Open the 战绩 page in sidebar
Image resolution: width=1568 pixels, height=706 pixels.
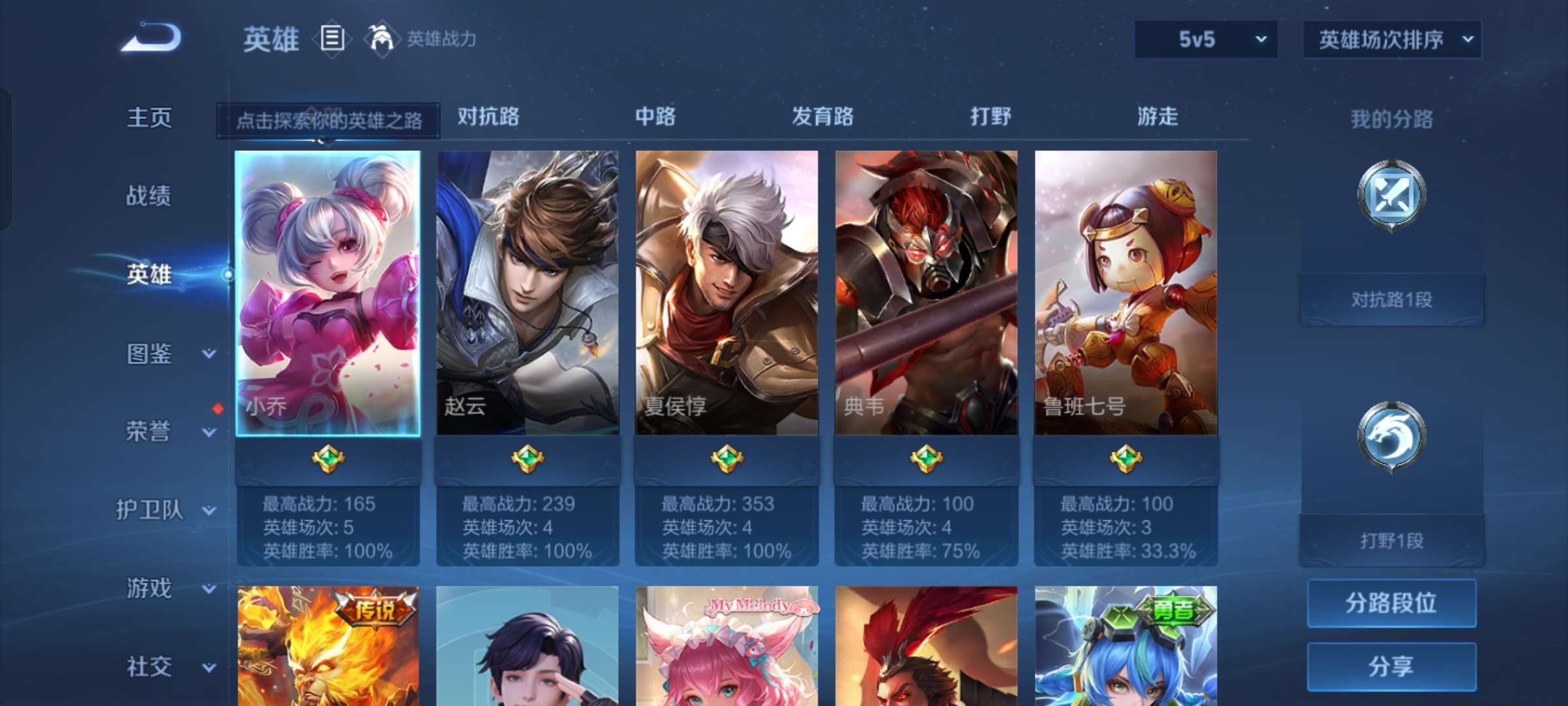coord(150,196)
